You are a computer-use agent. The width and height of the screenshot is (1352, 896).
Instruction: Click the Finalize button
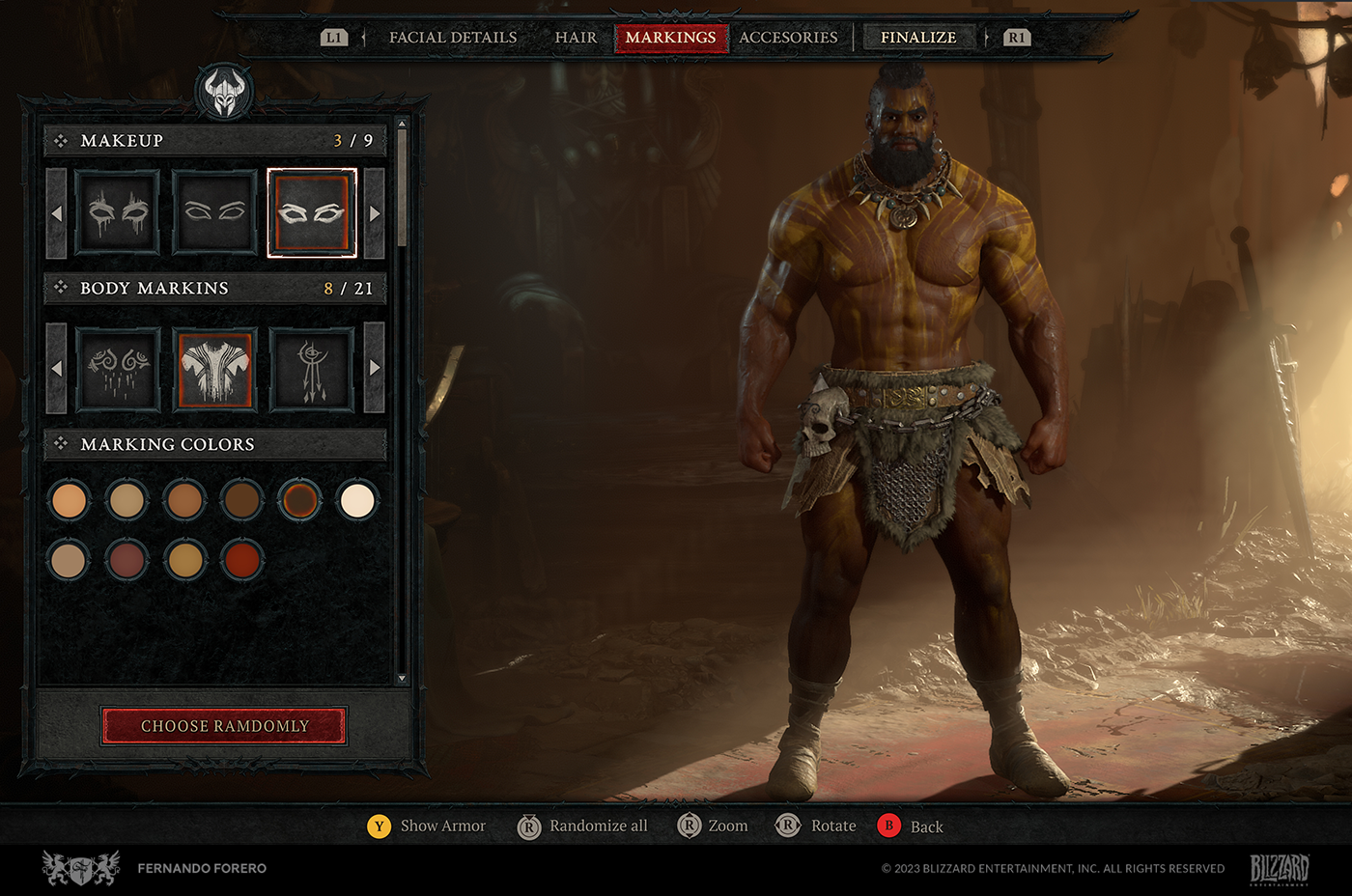[918, 38]
